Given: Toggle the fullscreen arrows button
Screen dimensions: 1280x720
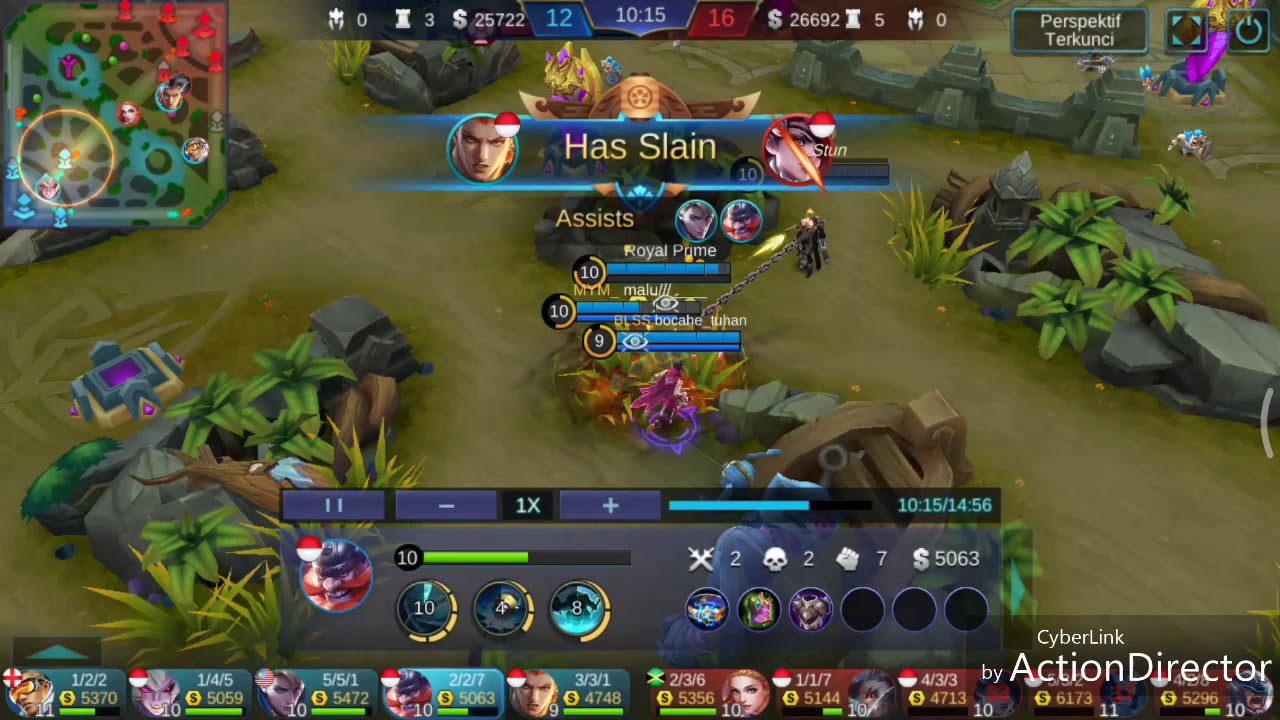Looking at the screenshot, I should pos(1187,31).
